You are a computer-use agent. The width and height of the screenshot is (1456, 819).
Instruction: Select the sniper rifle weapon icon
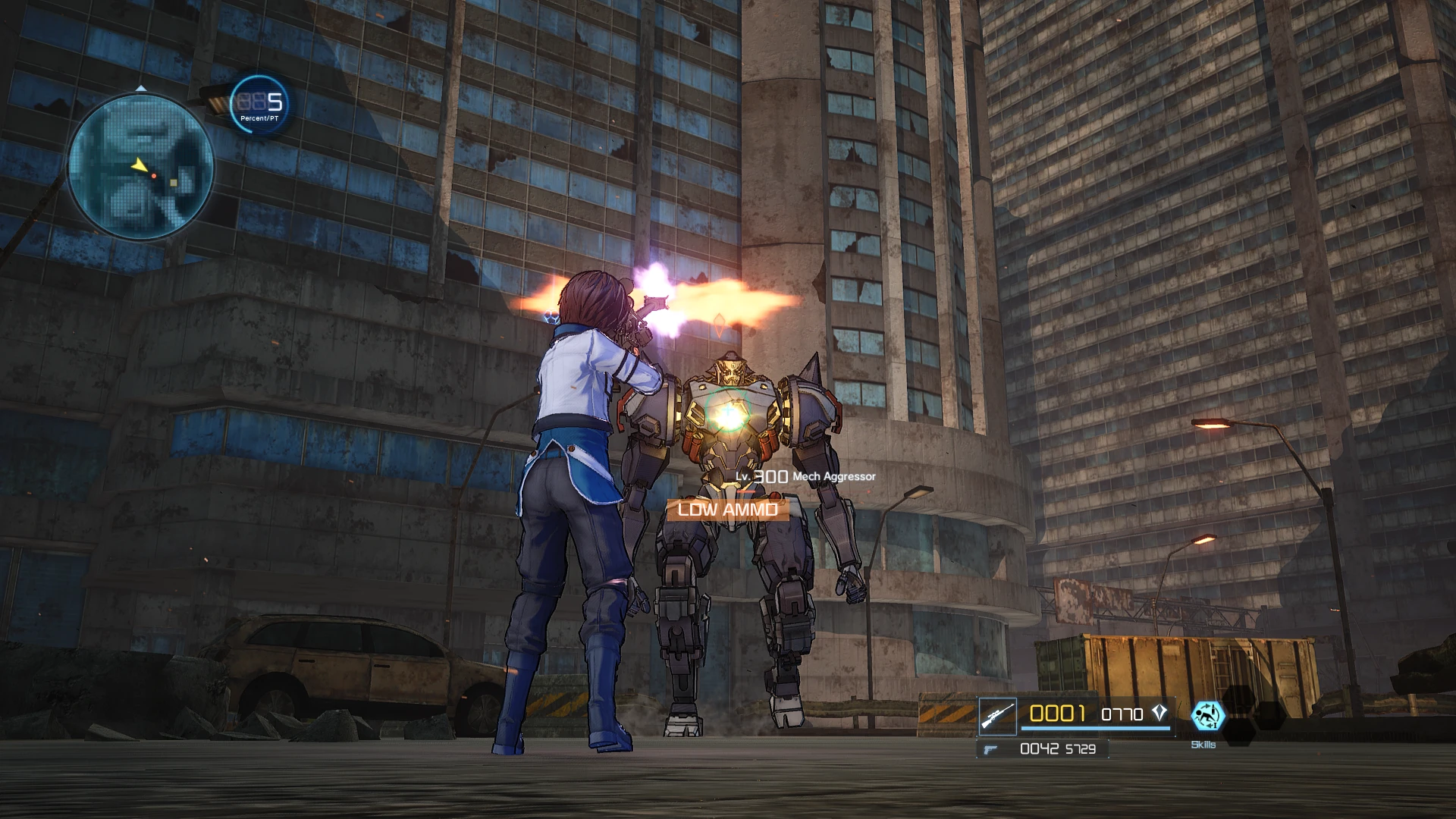point(997,716)
